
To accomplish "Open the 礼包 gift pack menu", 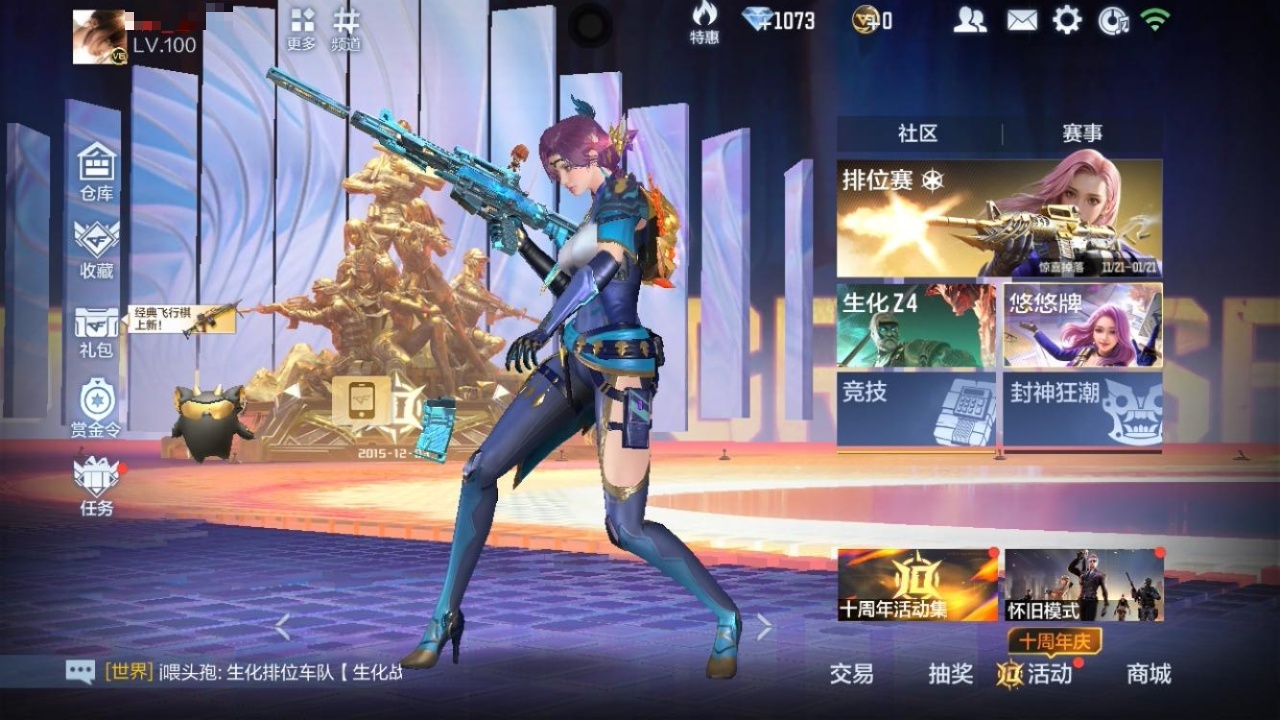I will [x=97, y=330].
